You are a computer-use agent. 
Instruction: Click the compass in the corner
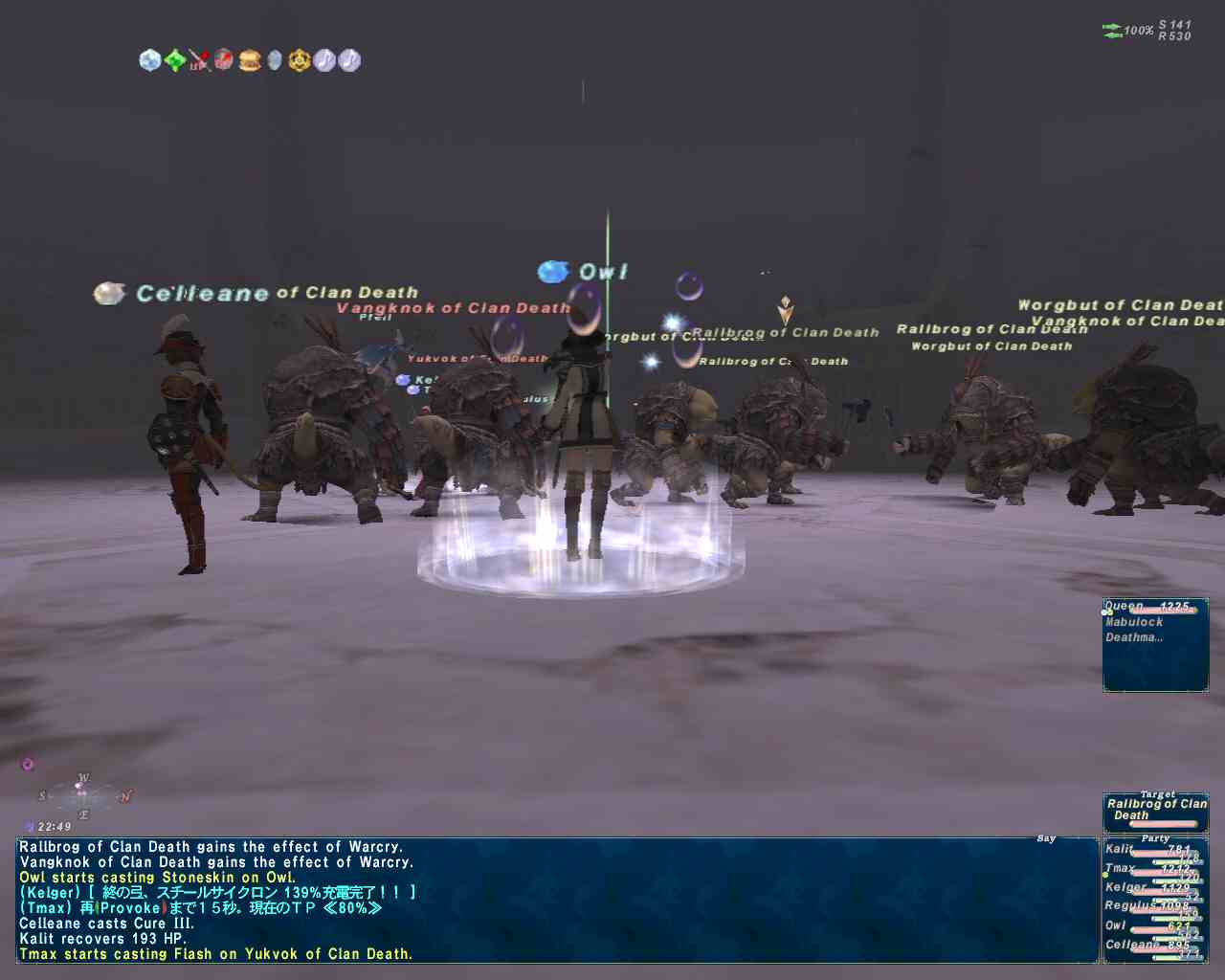tap(83, 795)
